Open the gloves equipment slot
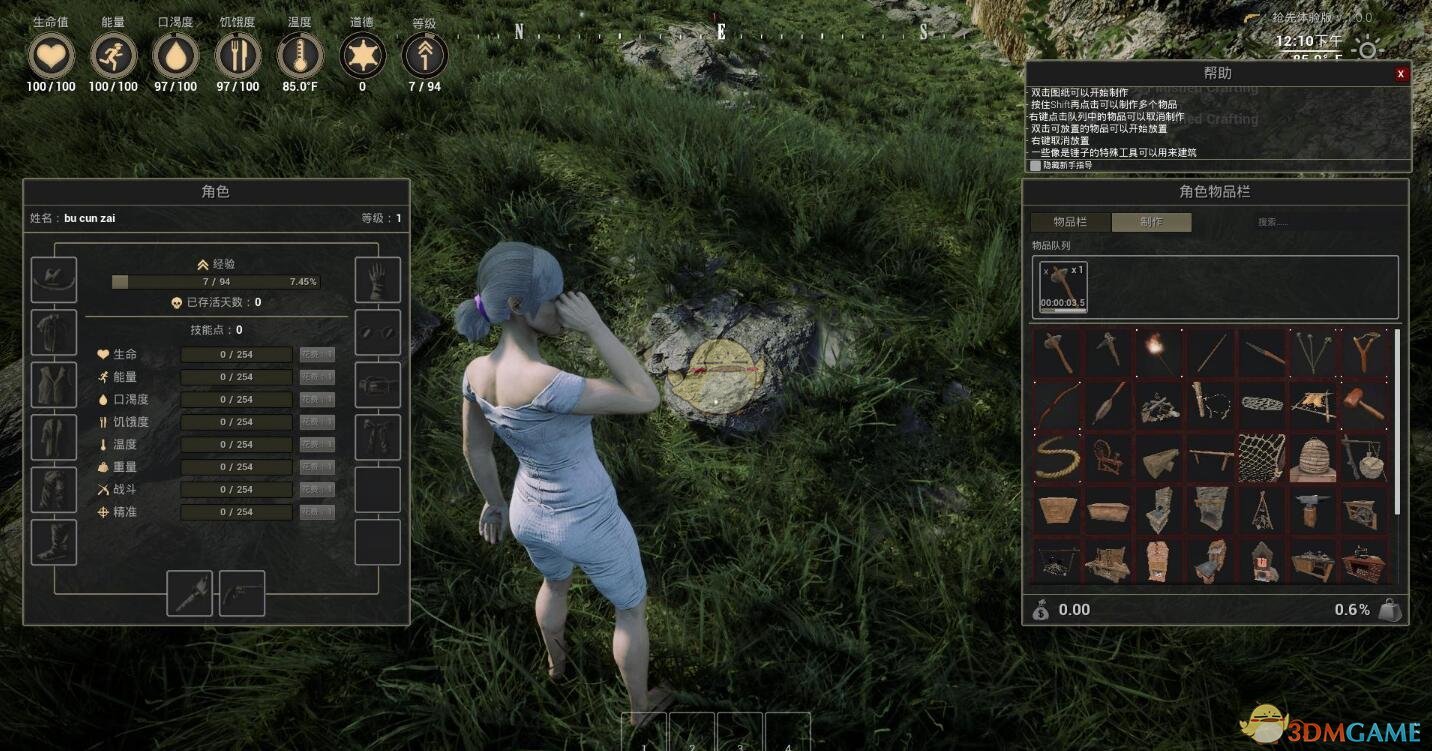The height and width of the screenshot is (751, 1432). [378, 281]
